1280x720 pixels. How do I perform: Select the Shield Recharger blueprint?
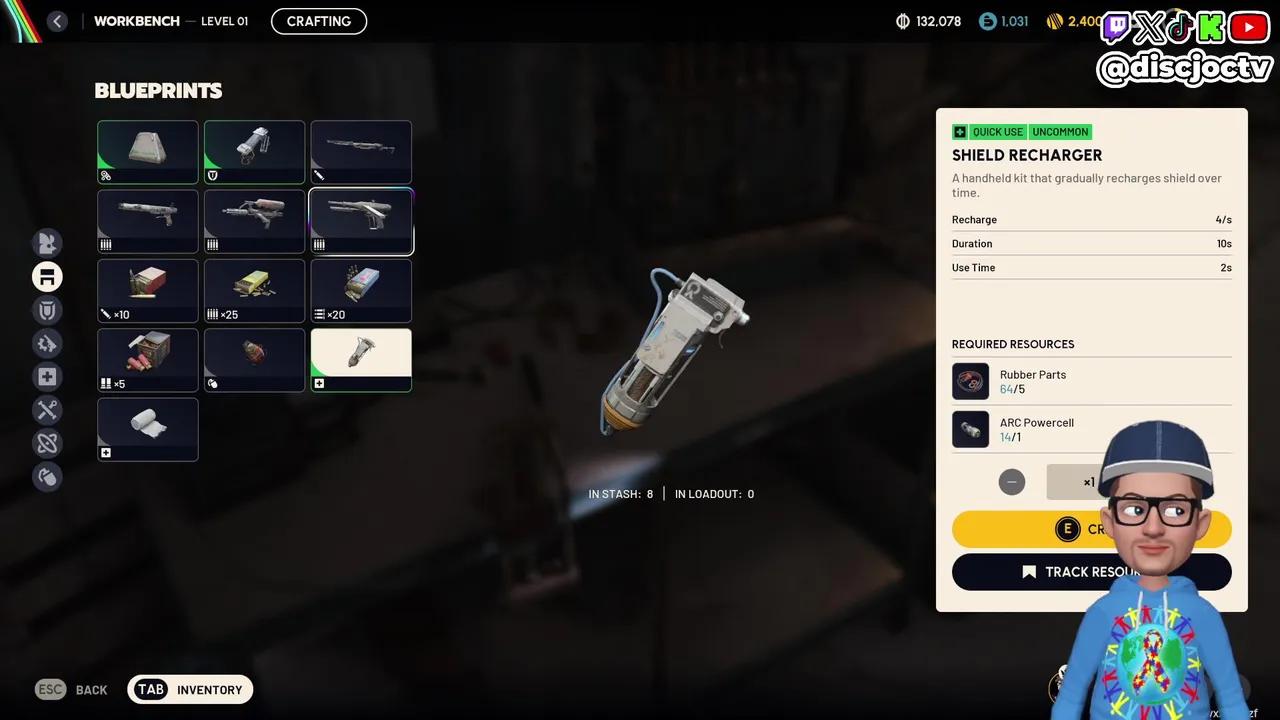pyautogui.click(x=361, y=360)
